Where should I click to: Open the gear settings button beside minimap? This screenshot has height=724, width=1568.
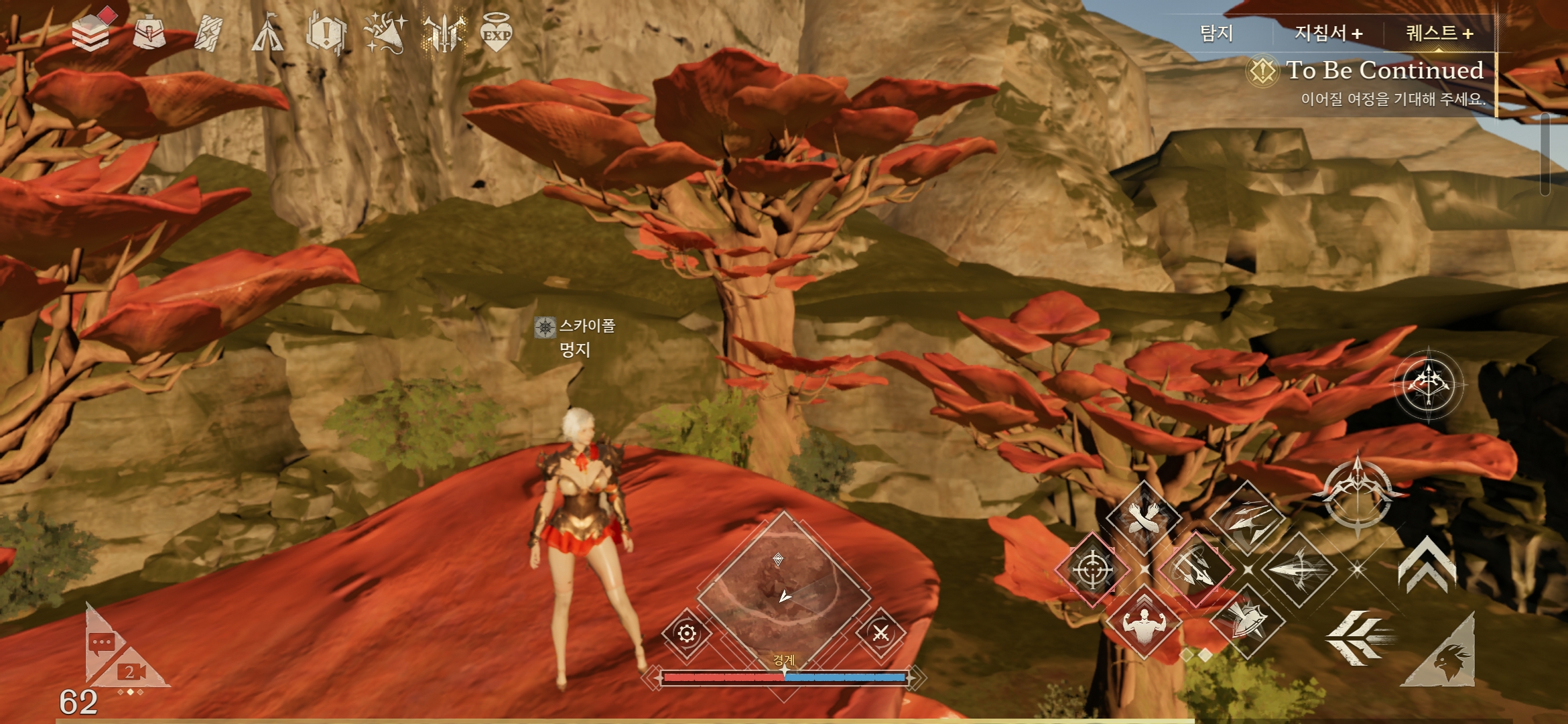pos(687,633)
